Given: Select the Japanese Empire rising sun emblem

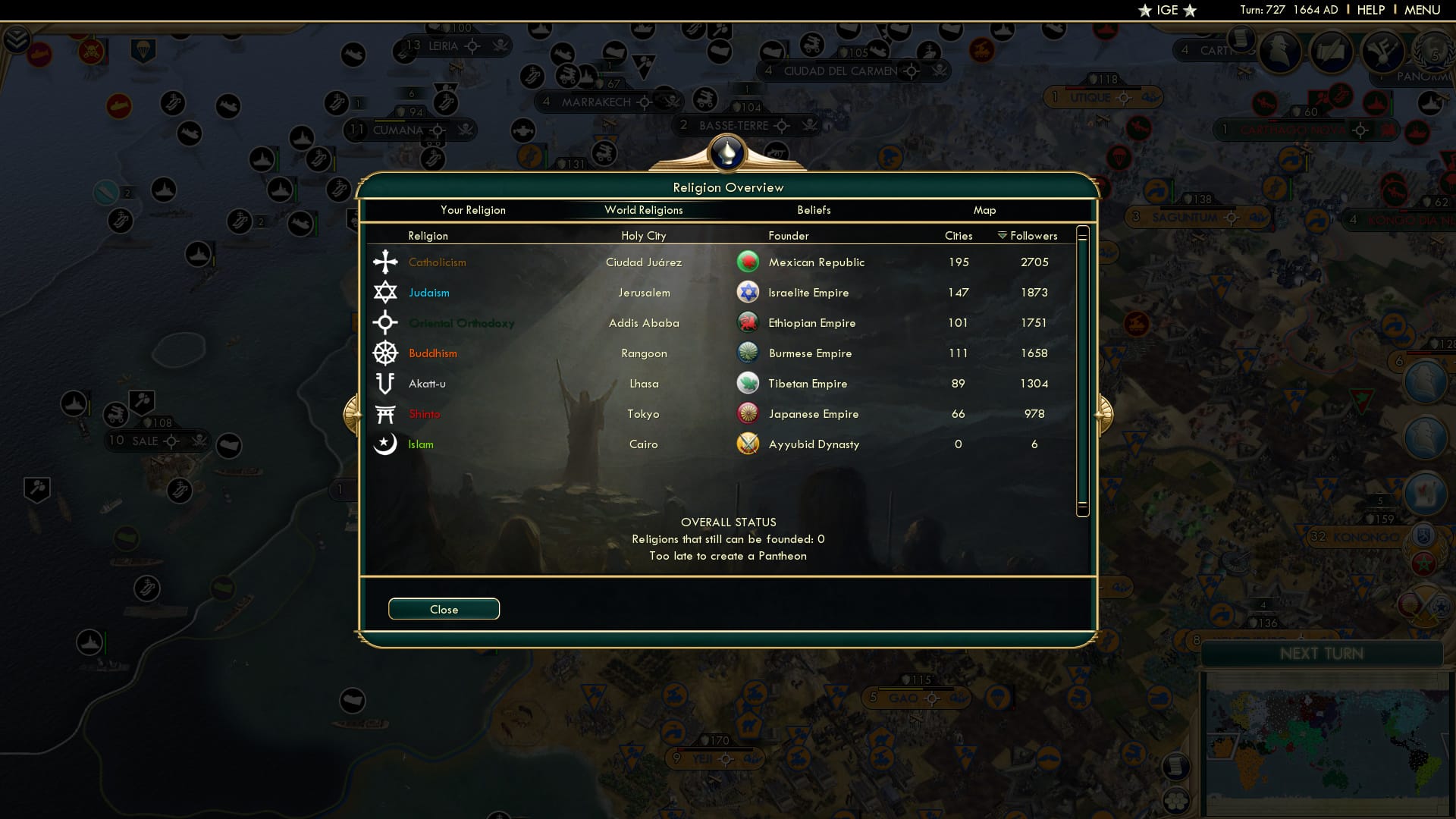Looking at the screenshot, I should coord(748,413).
